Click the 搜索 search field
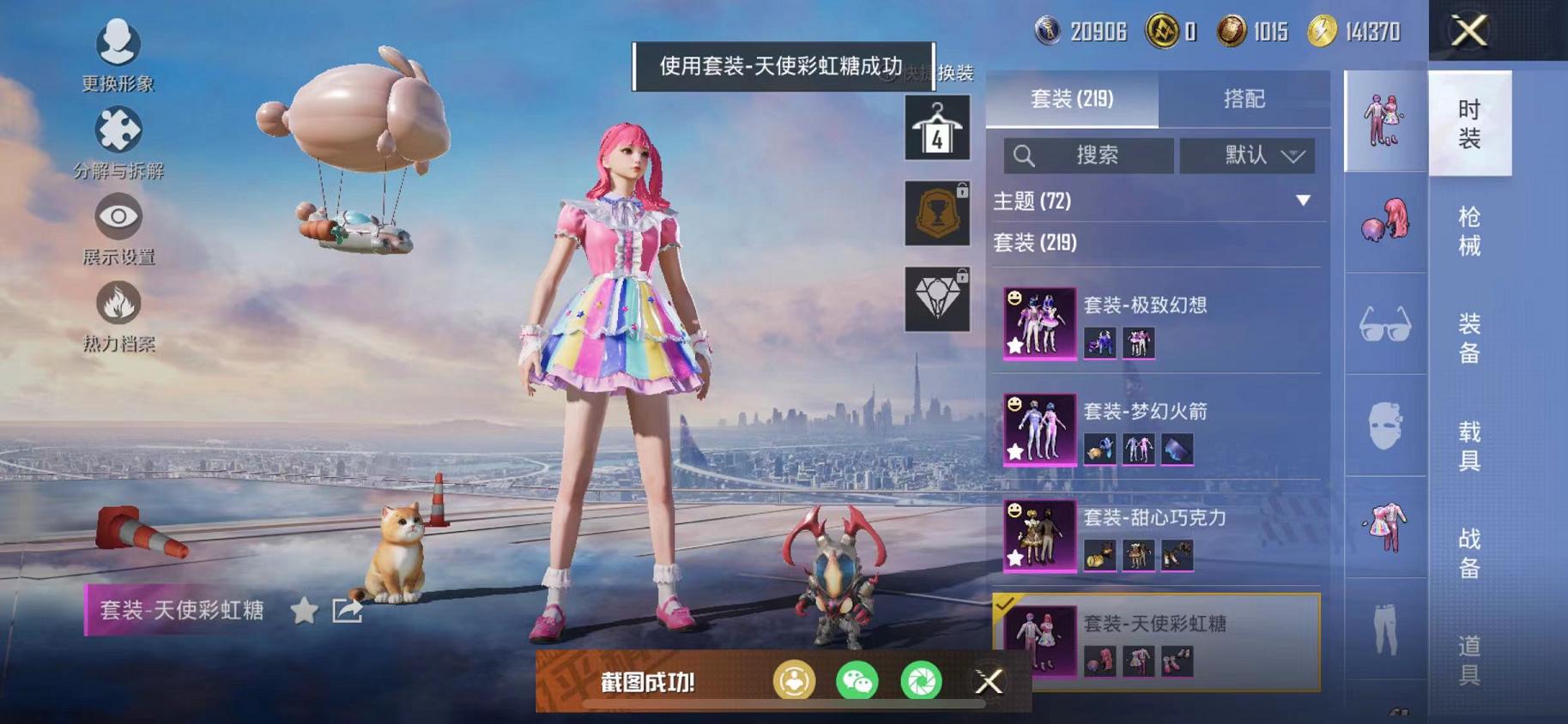This screenshot has height=724, width=1568. (x=1087, y=155)
